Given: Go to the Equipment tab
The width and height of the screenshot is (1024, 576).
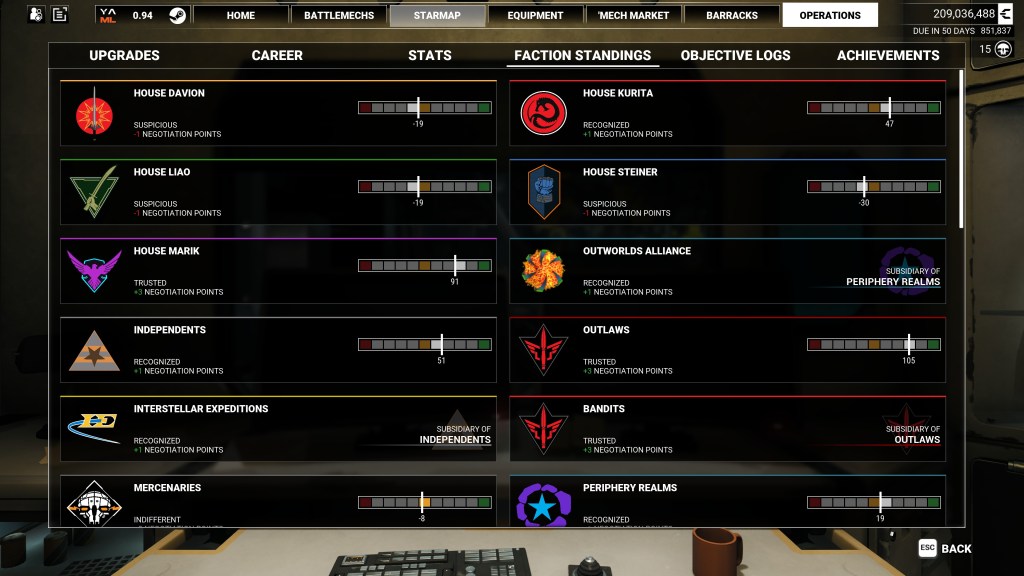Looking at the screenshot, I should pyautogui.click(x=535, y=15).
